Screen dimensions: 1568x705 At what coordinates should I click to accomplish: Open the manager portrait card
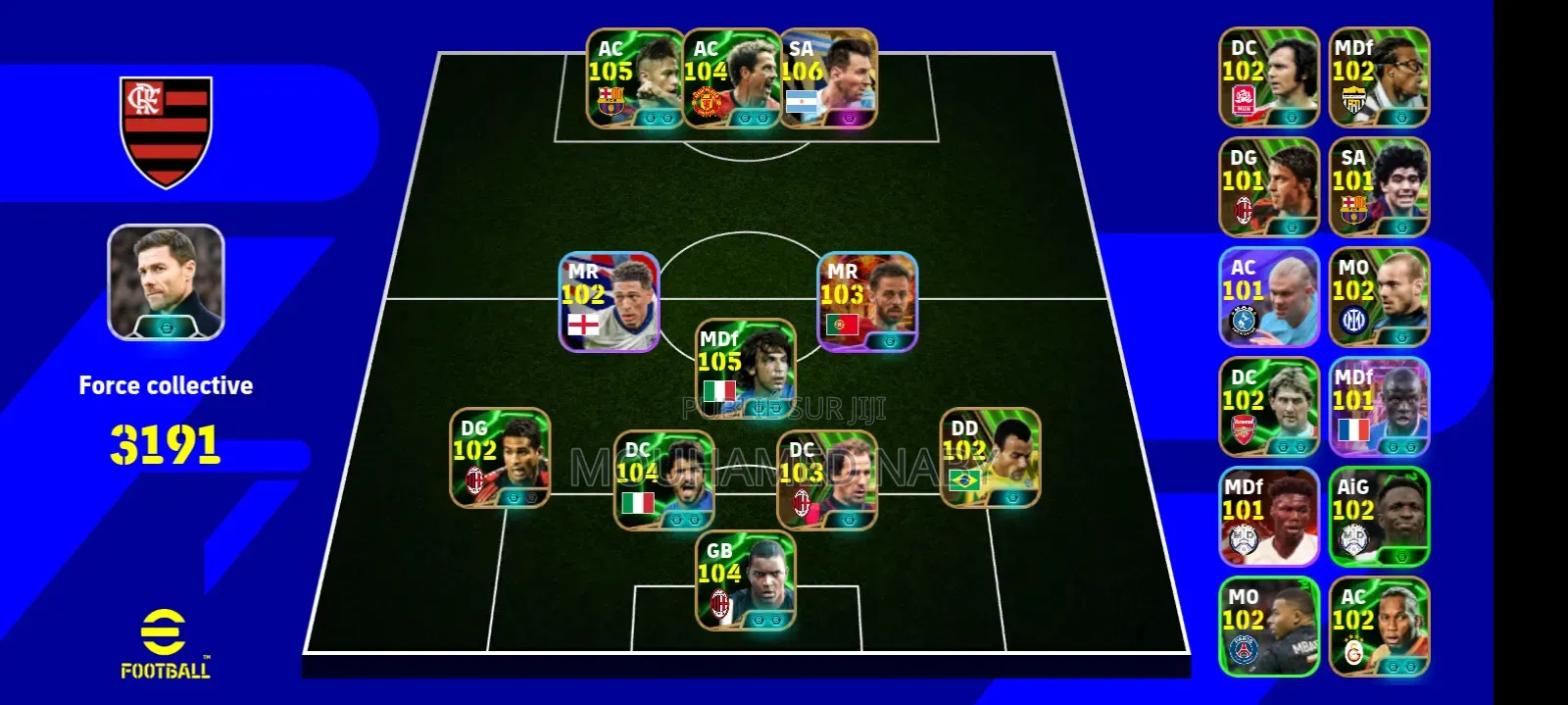166,282
